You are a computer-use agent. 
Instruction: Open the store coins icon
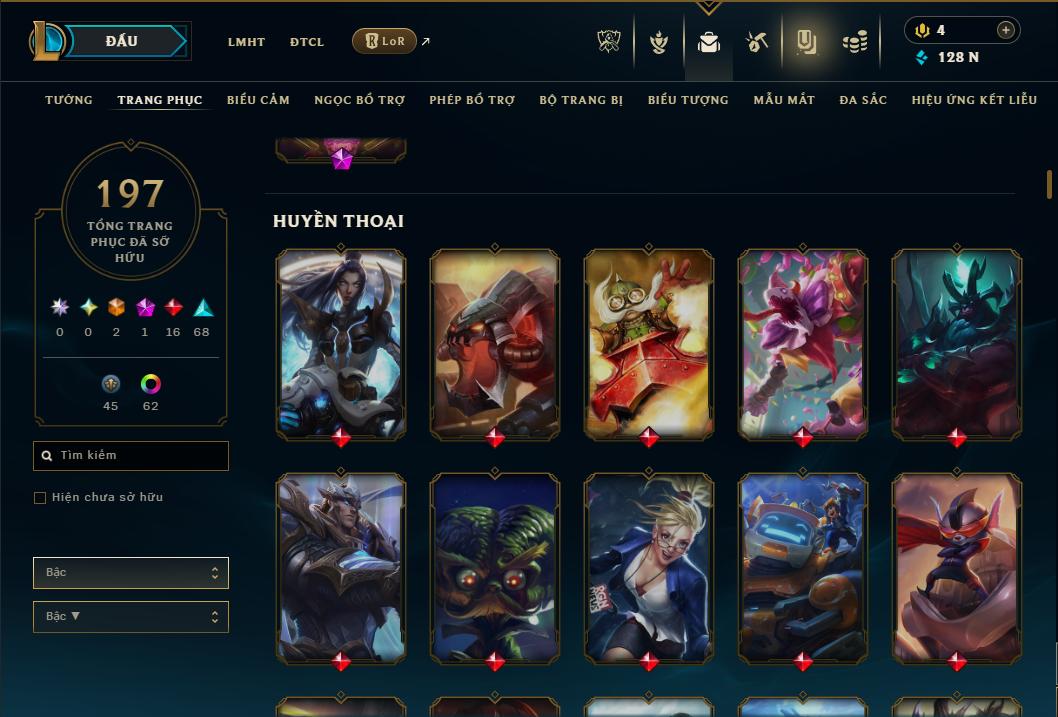(x=854, y=42)
